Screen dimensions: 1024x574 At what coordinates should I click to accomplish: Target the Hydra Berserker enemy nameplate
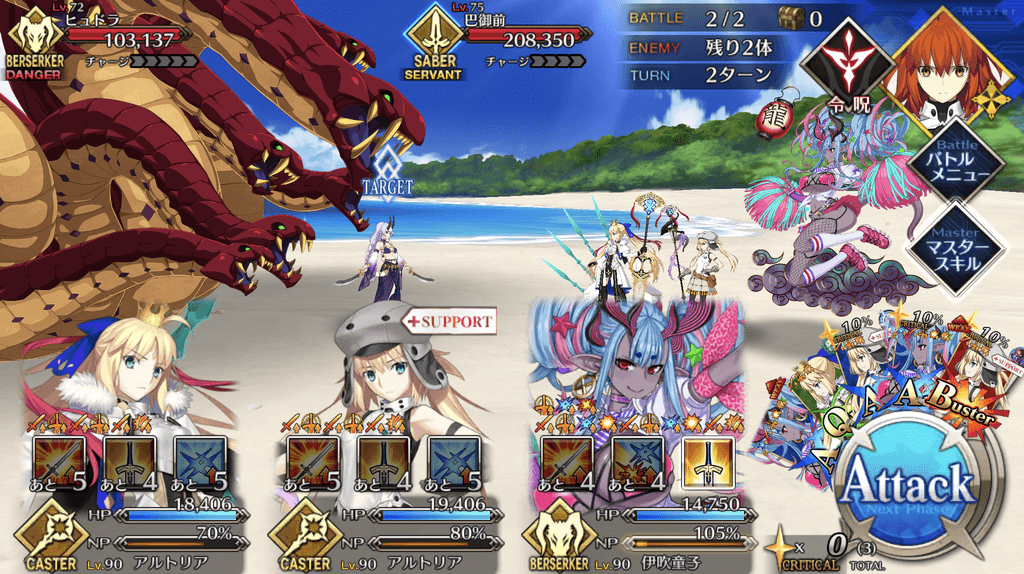(100, 40)
